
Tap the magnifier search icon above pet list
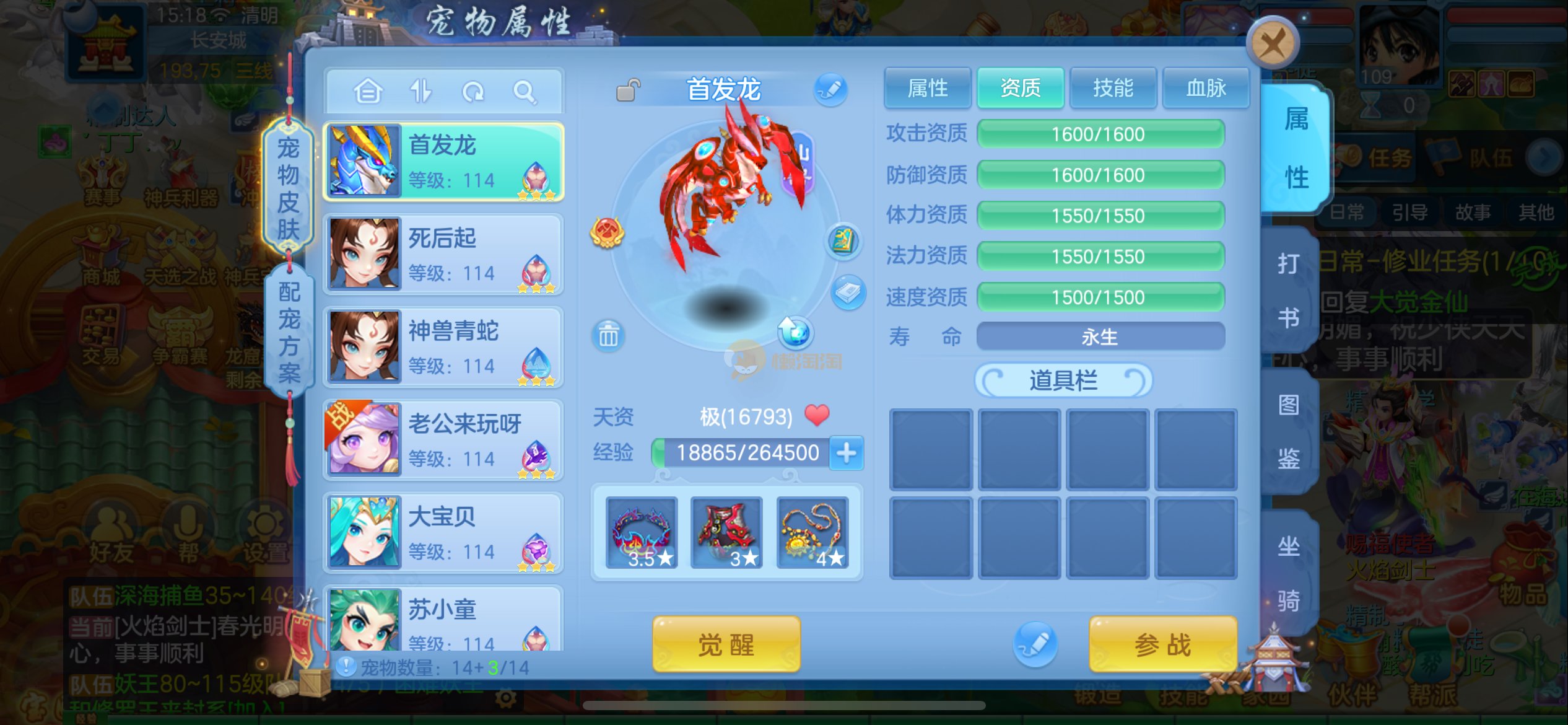[524, 92]
